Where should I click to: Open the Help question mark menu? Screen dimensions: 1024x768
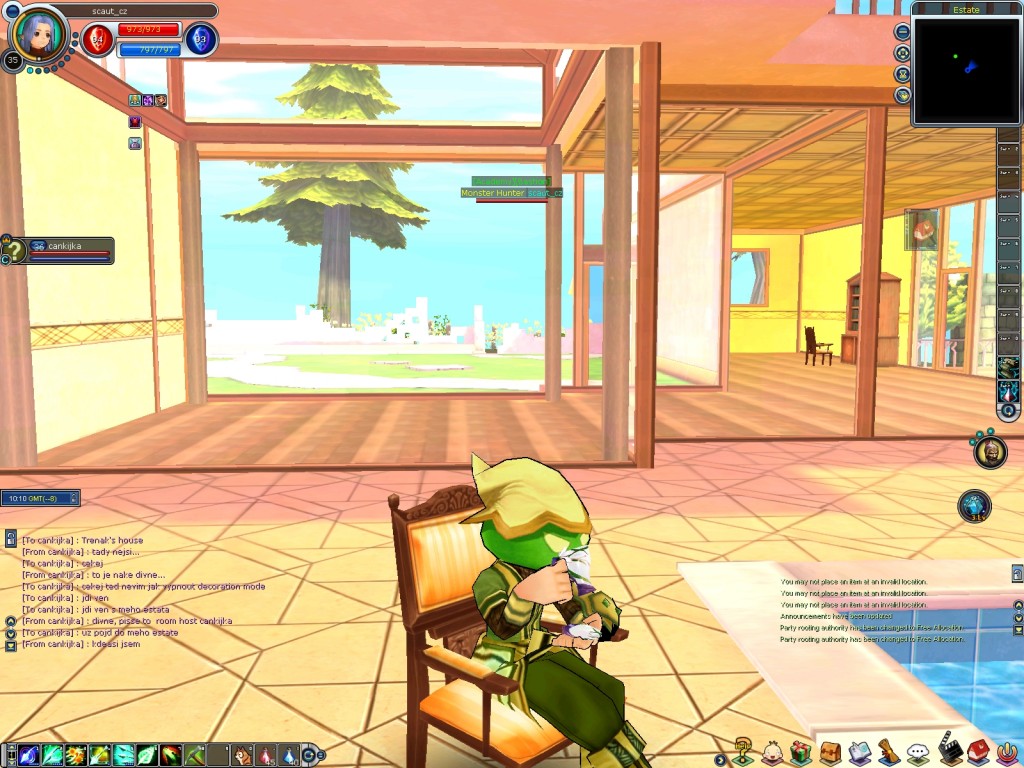(743, 751)
